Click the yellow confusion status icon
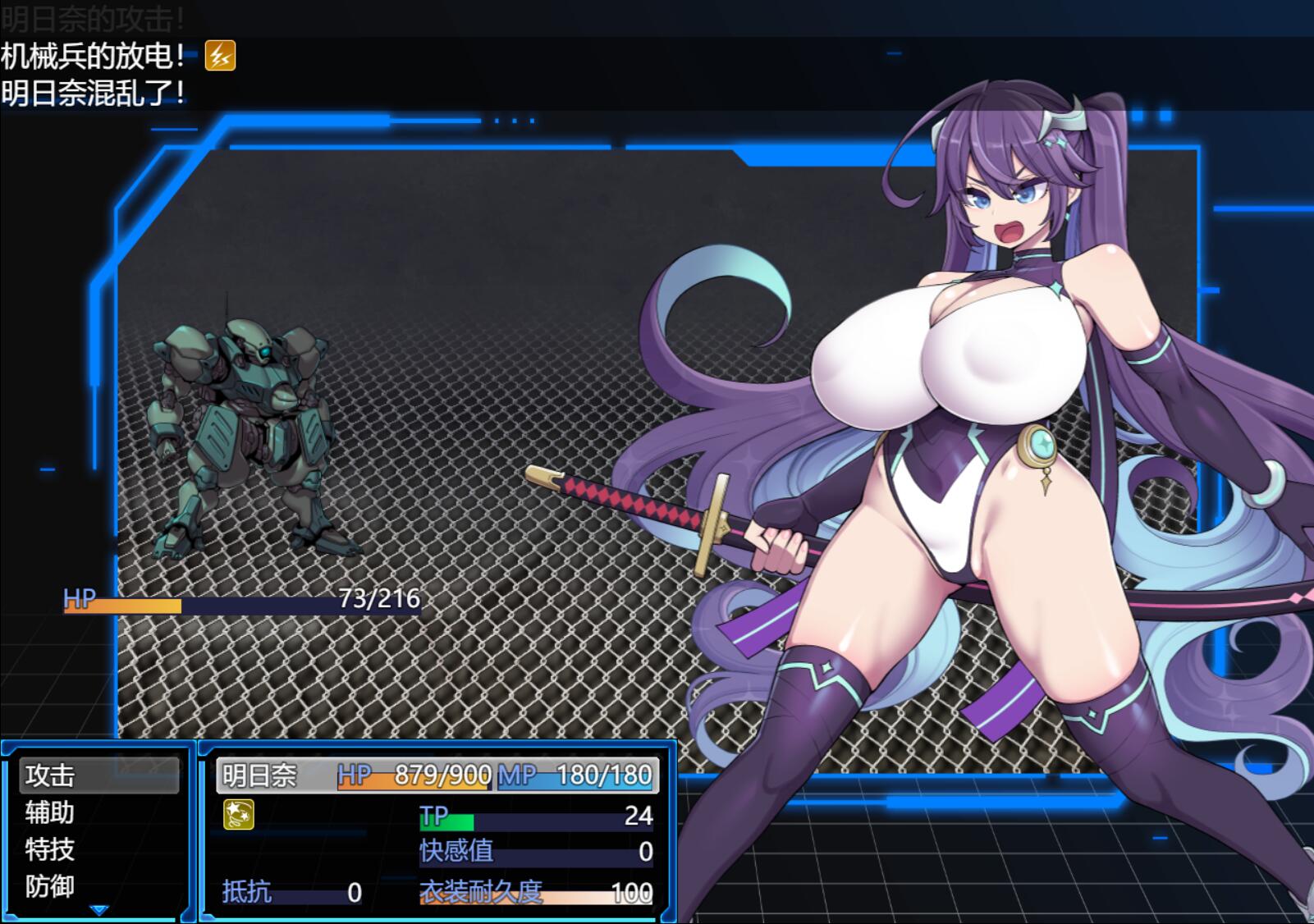 (239, 814)
